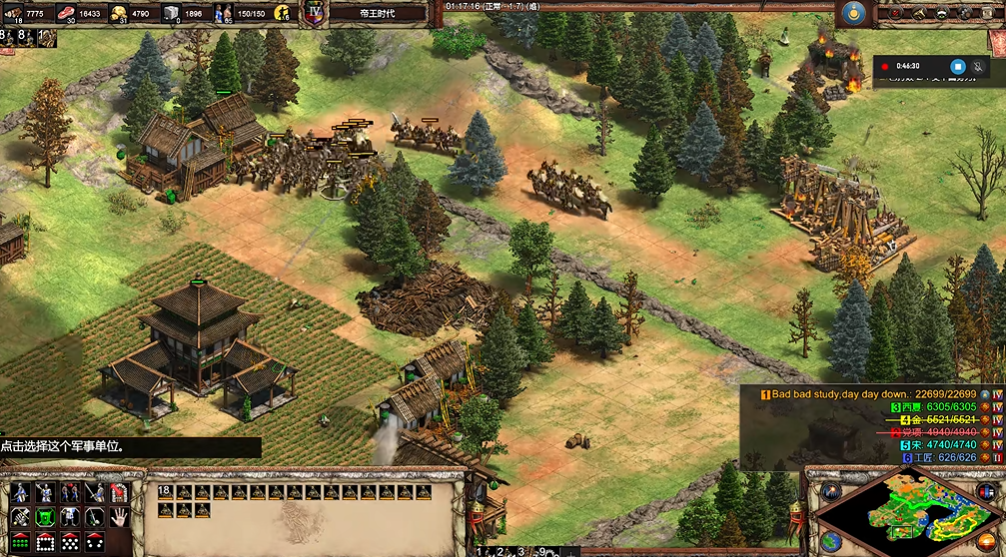
Task: Select the unit portrait labeled 18
Action: pos(164,492)
